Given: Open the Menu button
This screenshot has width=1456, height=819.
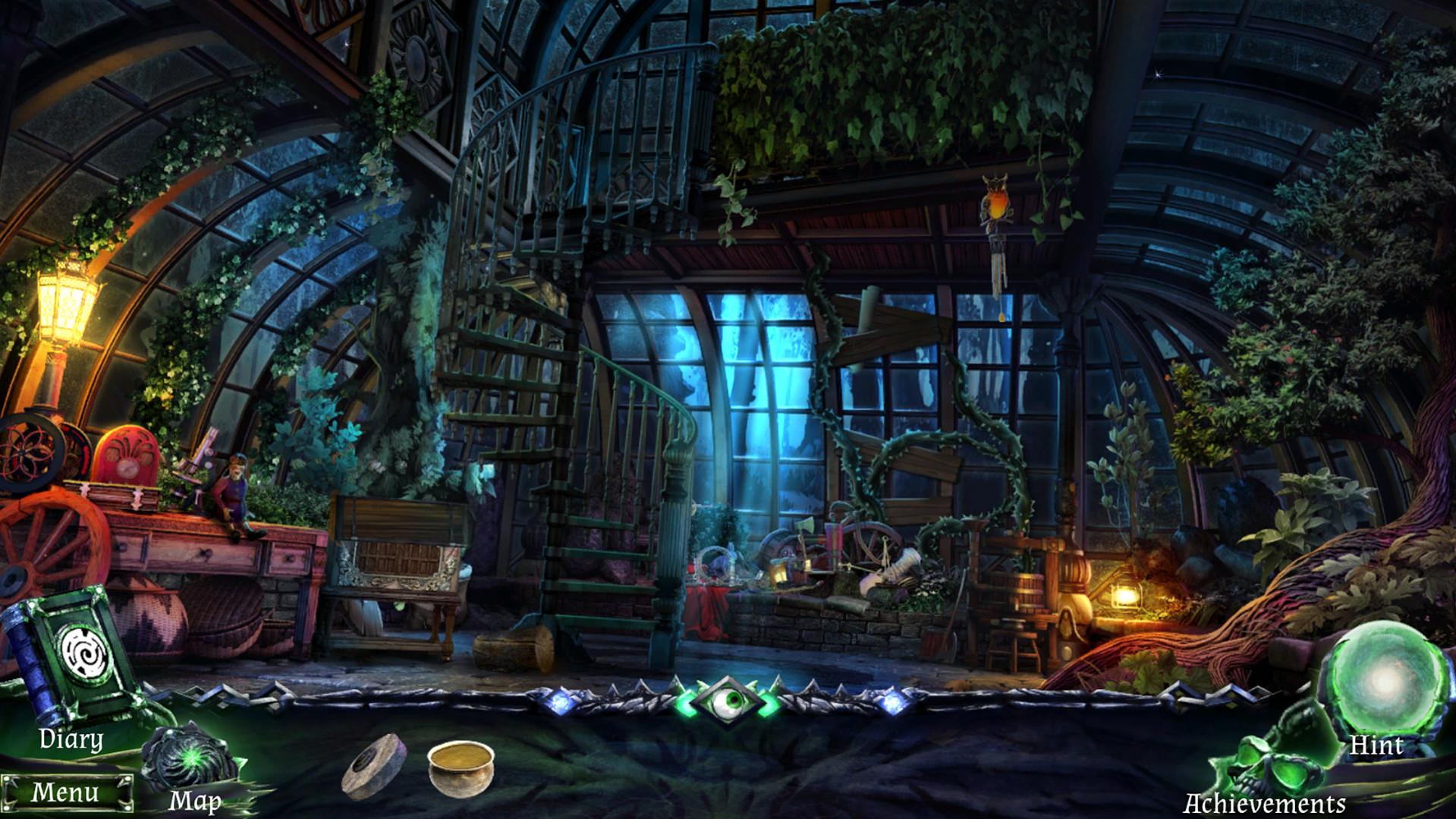Looking at the screenshot, I should tap(66, 793).
